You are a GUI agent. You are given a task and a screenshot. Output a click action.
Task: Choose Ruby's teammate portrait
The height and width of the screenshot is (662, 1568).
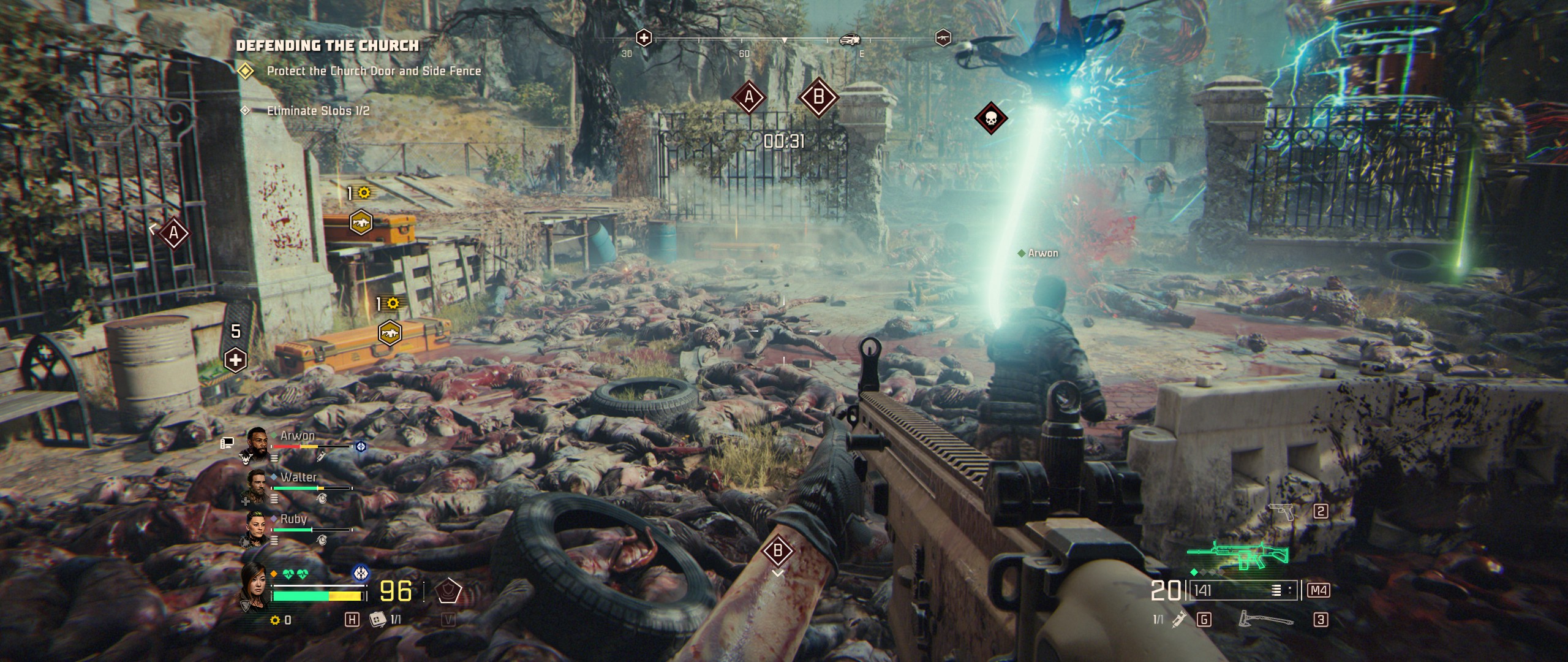[x=255, y=526]
